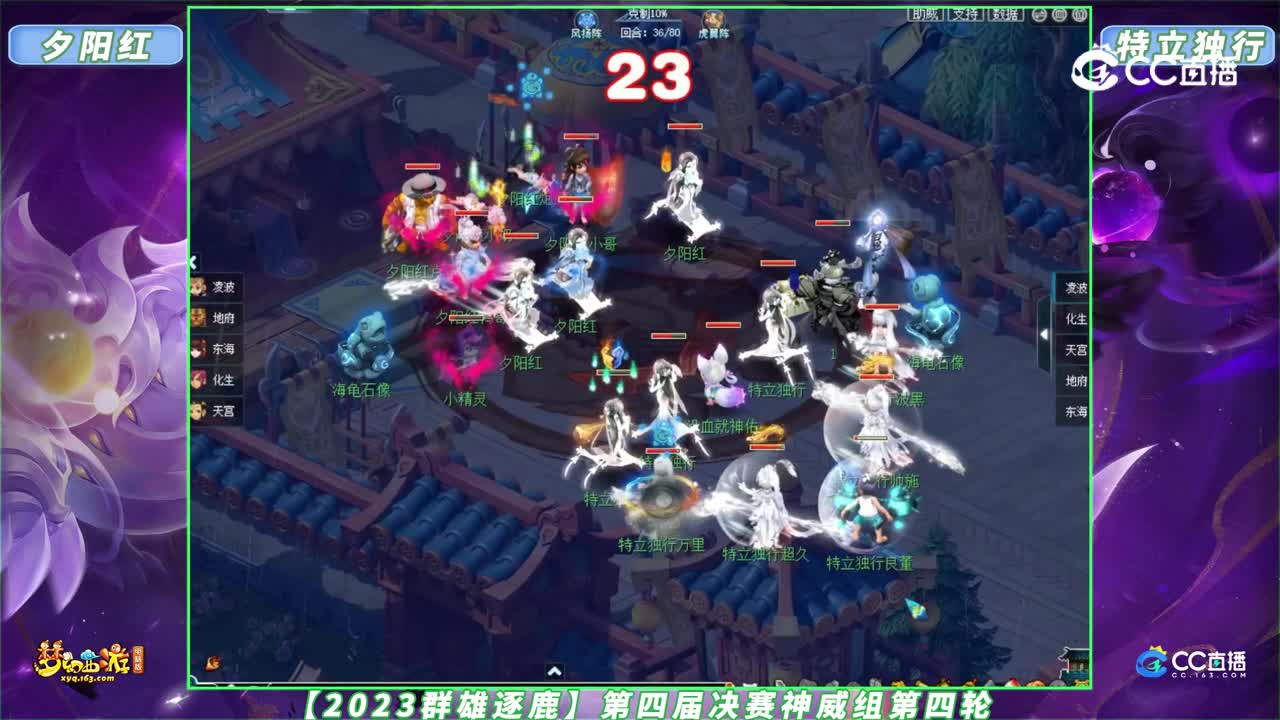Viewport: 1280px width, 720px height.
Task: Collapse the left roster panel with its arrow
Action: pyautogui.click(x=191, y=264)
